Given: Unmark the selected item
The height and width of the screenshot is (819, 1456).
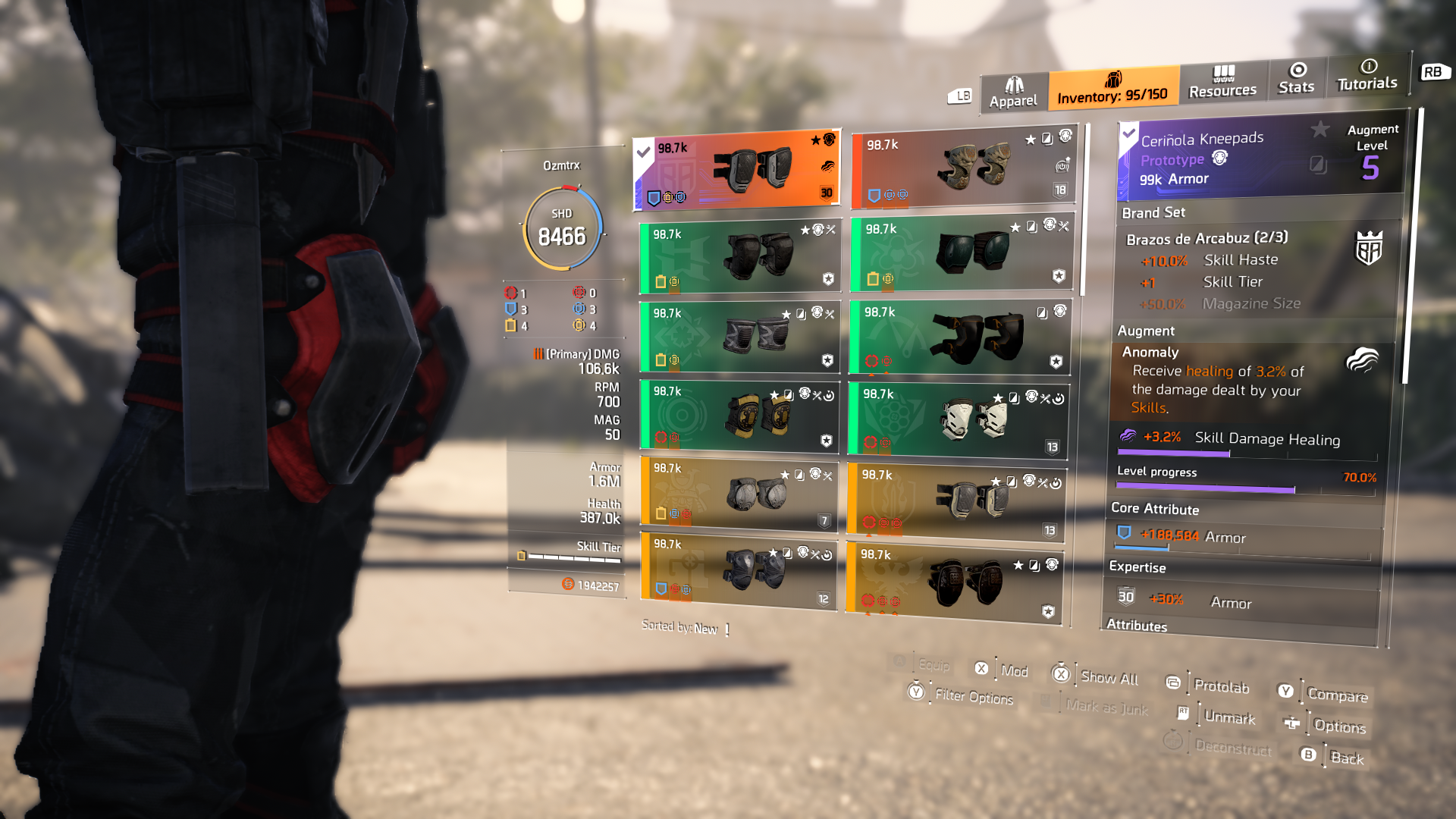Looking at the screenshot, I should 1228,717.
